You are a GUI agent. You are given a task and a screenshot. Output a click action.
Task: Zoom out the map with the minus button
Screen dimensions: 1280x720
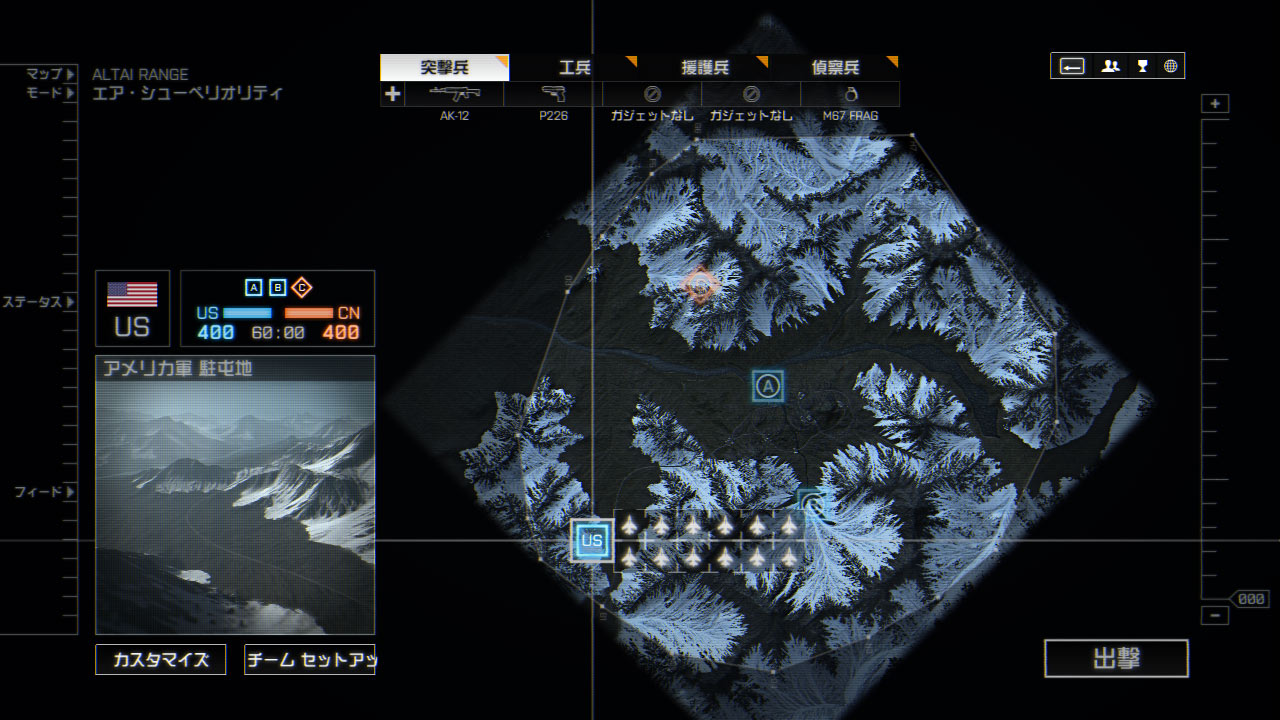tap(1215, 615)
